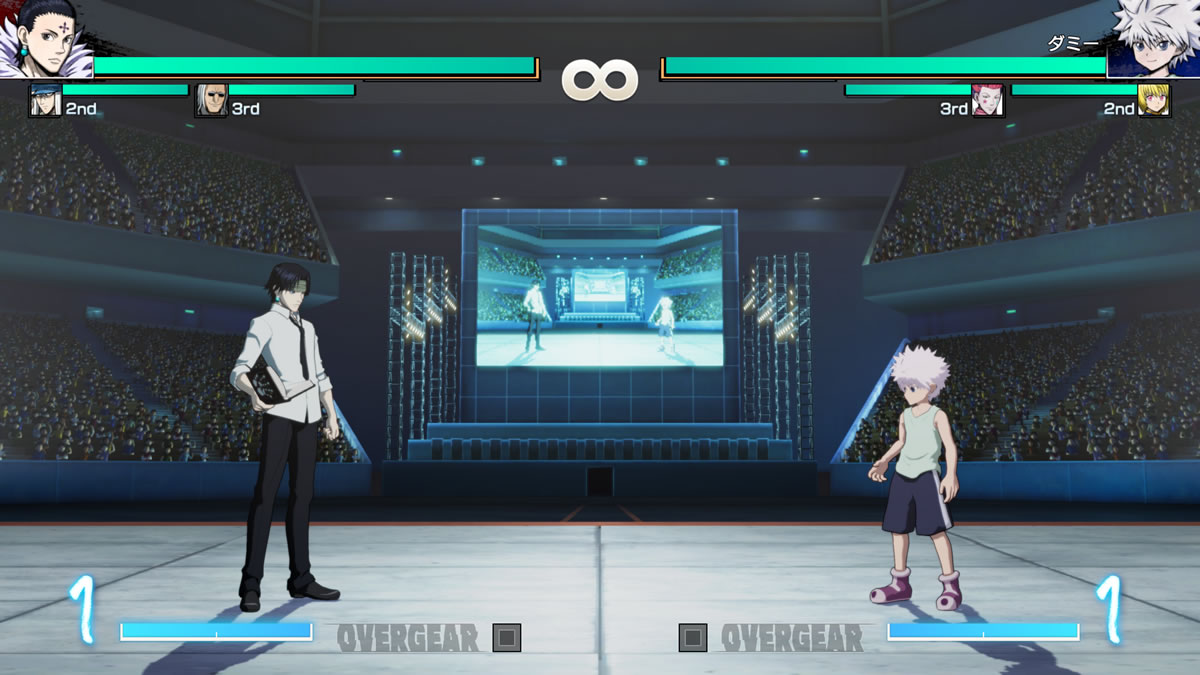Click the Overgear square icon on Chrollo's side
The image size is (1200, 675).
[x=507, y=637]
